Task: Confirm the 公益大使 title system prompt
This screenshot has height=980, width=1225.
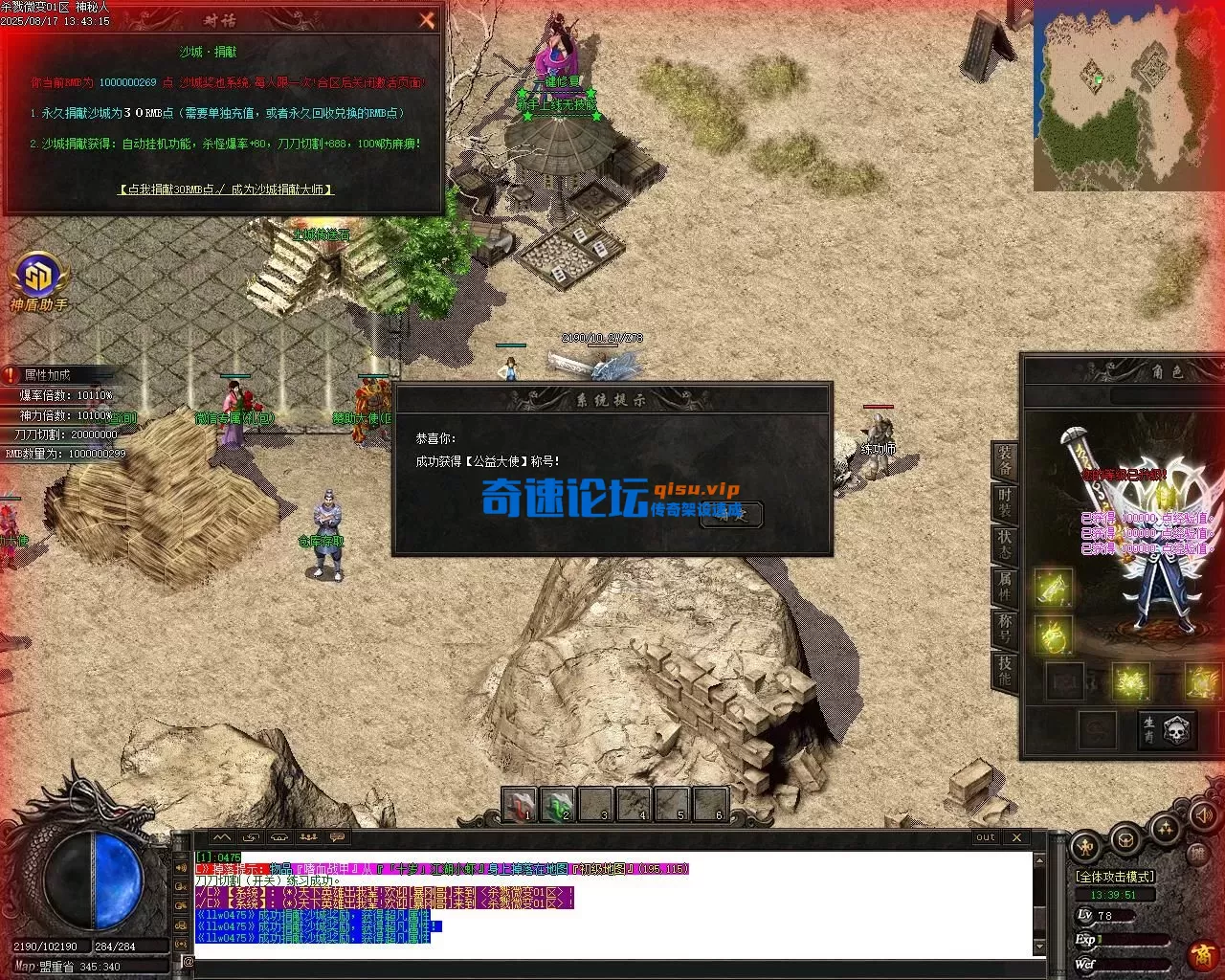Action: click(730, 514)
